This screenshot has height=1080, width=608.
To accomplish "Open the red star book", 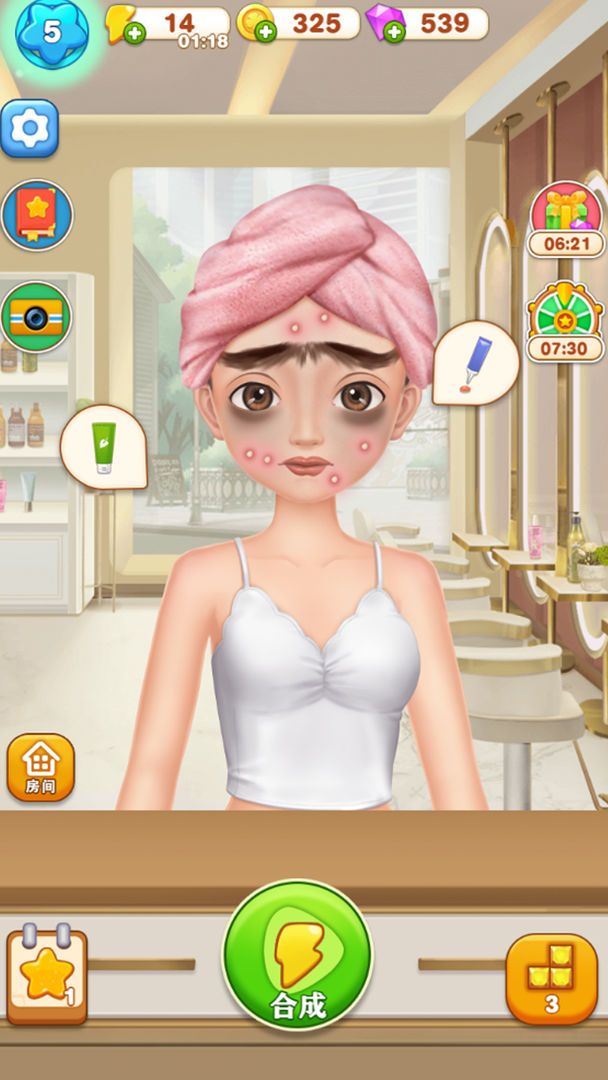I will click(37, 215).
